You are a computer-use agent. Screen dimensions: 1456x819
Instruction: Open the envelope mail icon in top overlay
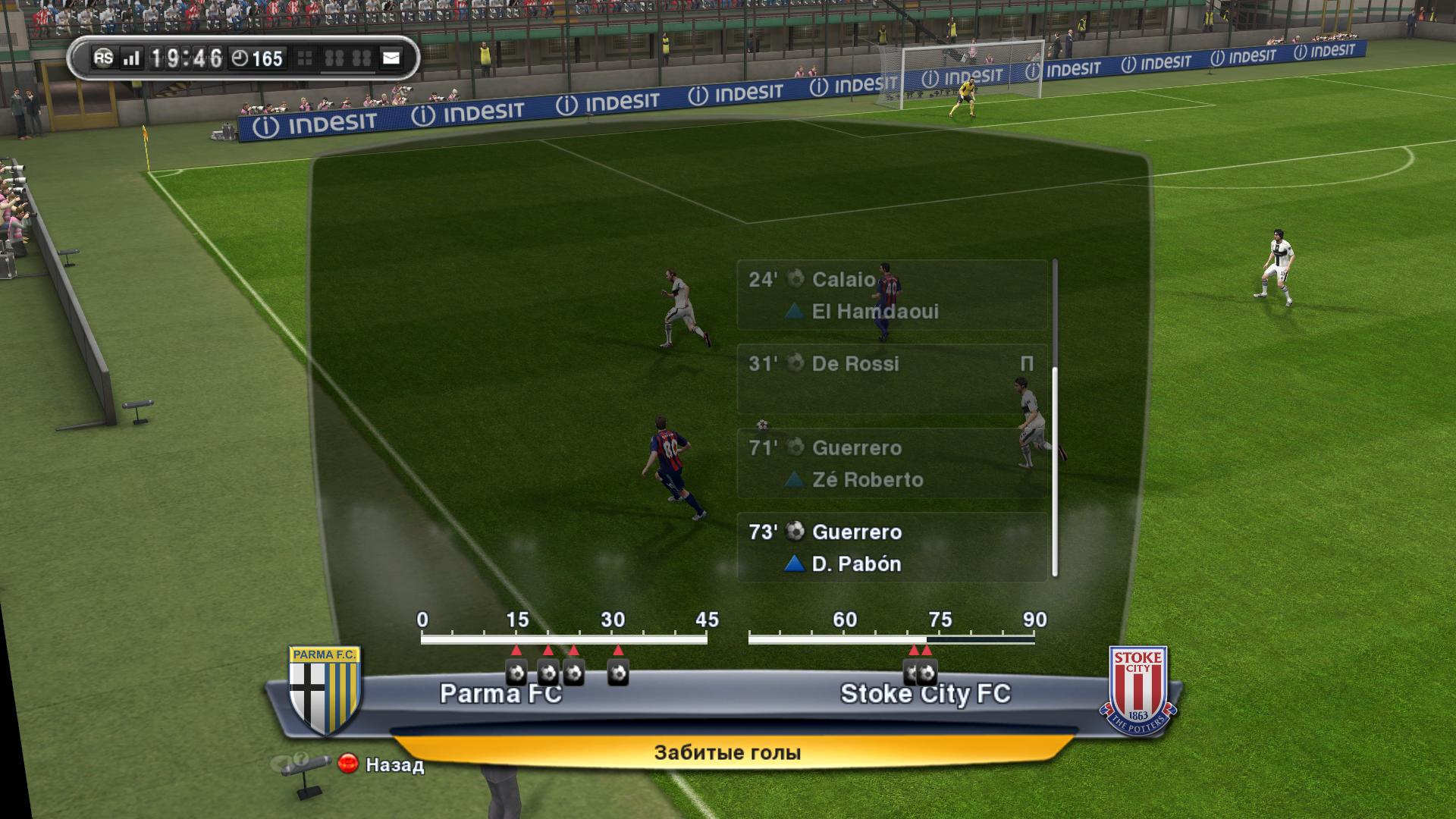(391, 58)
